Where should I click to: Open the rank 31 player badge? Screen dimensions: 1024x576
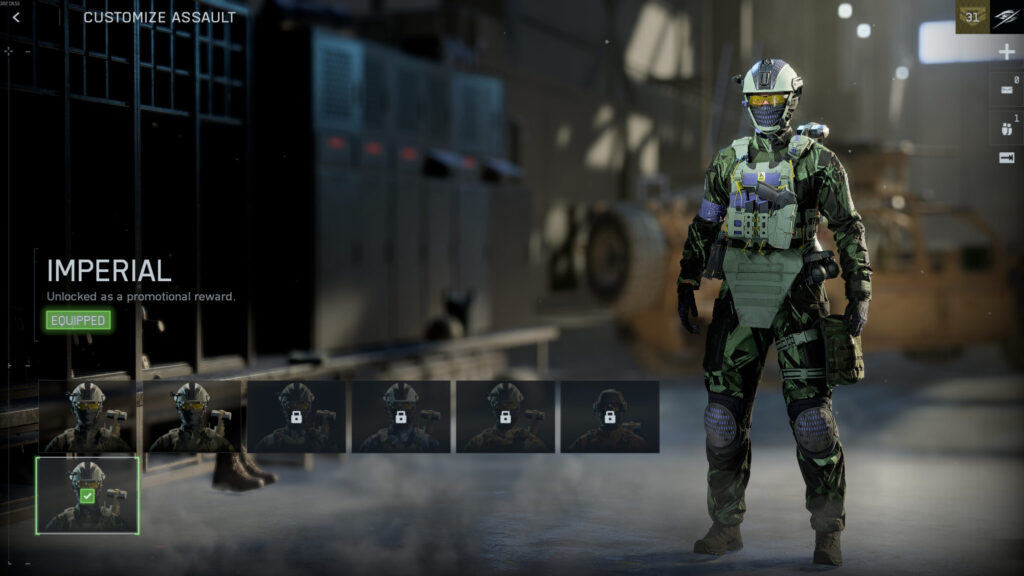point(972,17)
